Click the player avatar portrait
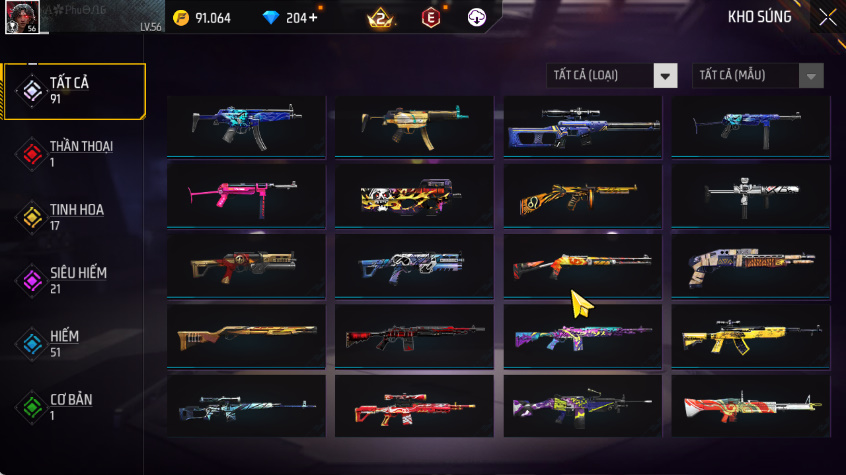 [x=23, y=17]
